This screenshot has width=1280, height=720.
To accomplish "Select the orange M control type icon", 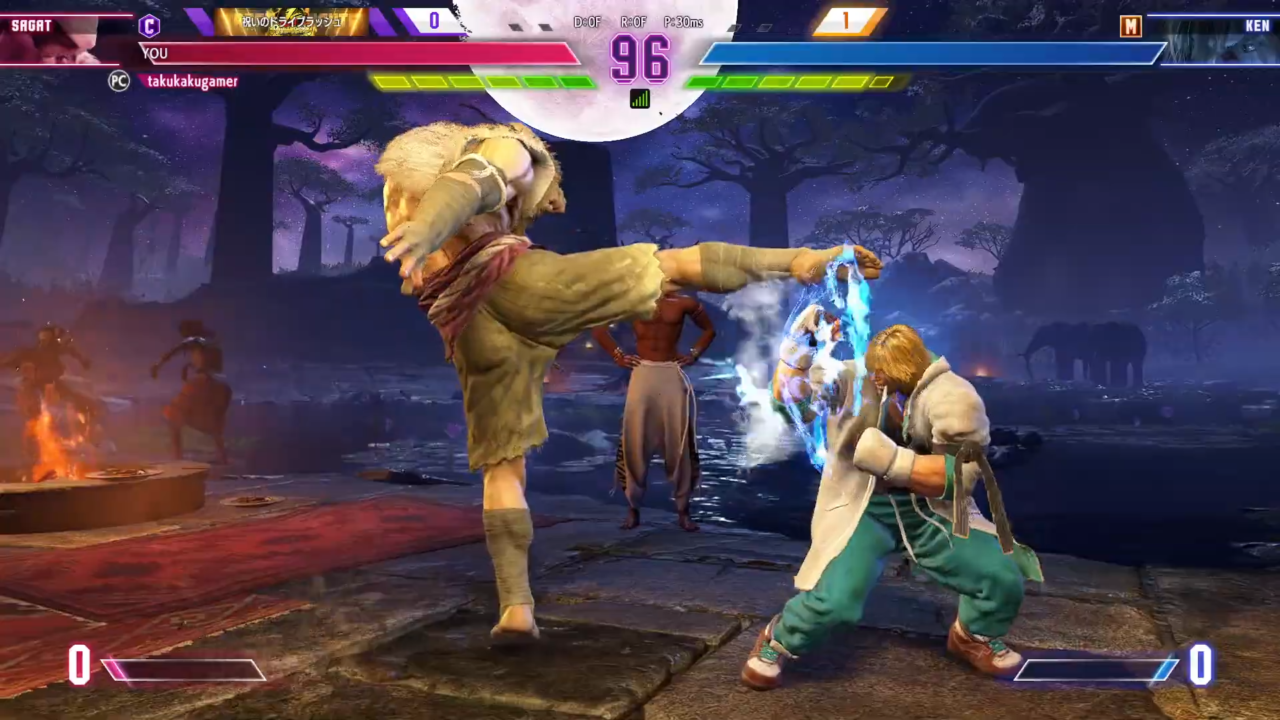I will (1130, 26).
